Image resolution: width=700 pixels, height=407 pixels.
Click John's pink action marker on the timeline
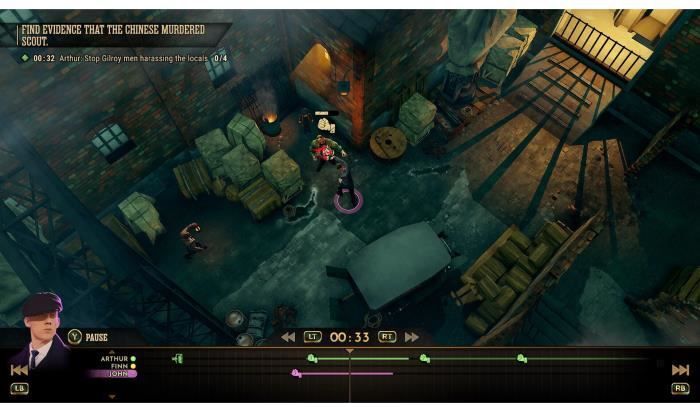296,374
